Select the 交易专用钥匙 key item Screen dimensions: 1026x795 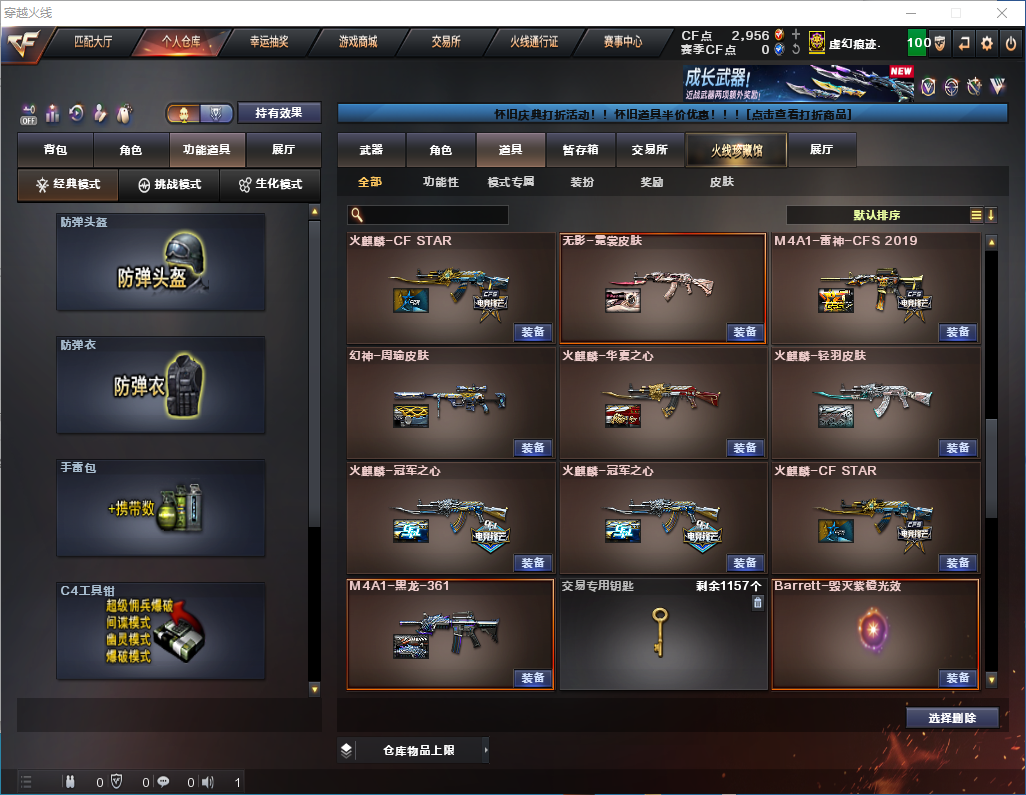click(x=658, y=635)
